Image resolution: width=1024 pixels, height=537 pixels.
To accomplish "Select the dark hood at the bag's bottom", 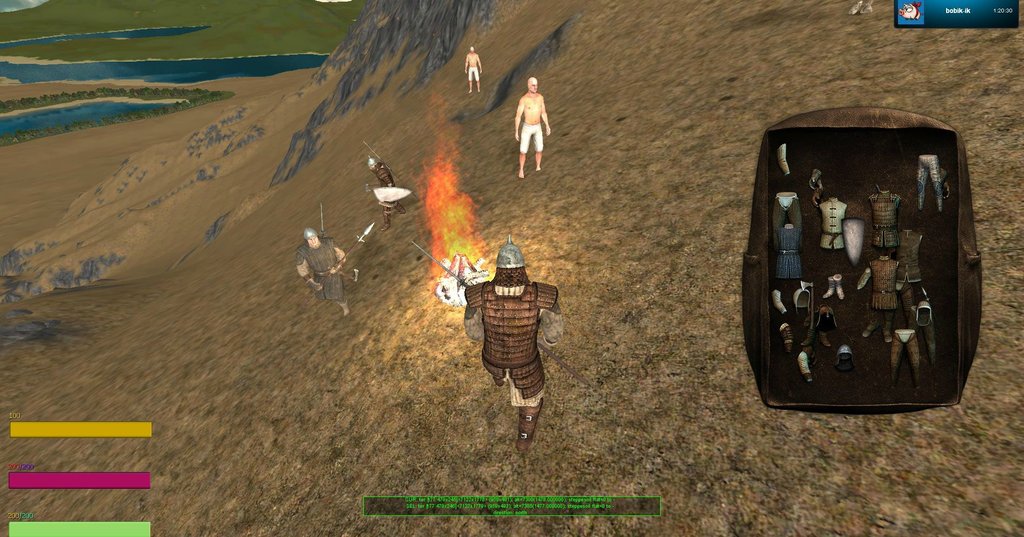I will [x=845, y=357].
